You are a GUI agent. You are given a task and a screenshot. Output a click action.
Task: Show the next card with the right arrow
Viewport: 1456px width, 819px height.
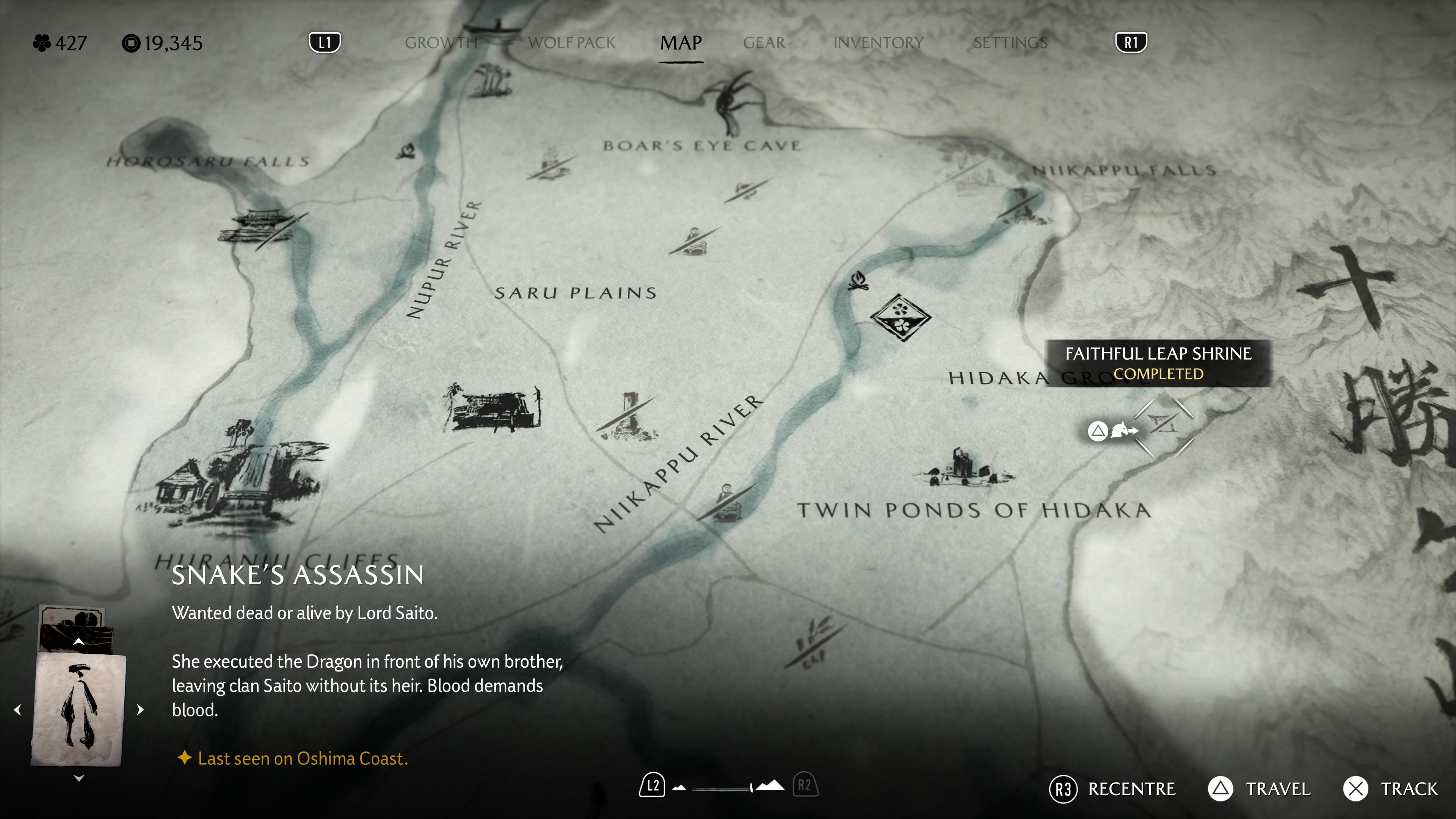tap(141, 709)
